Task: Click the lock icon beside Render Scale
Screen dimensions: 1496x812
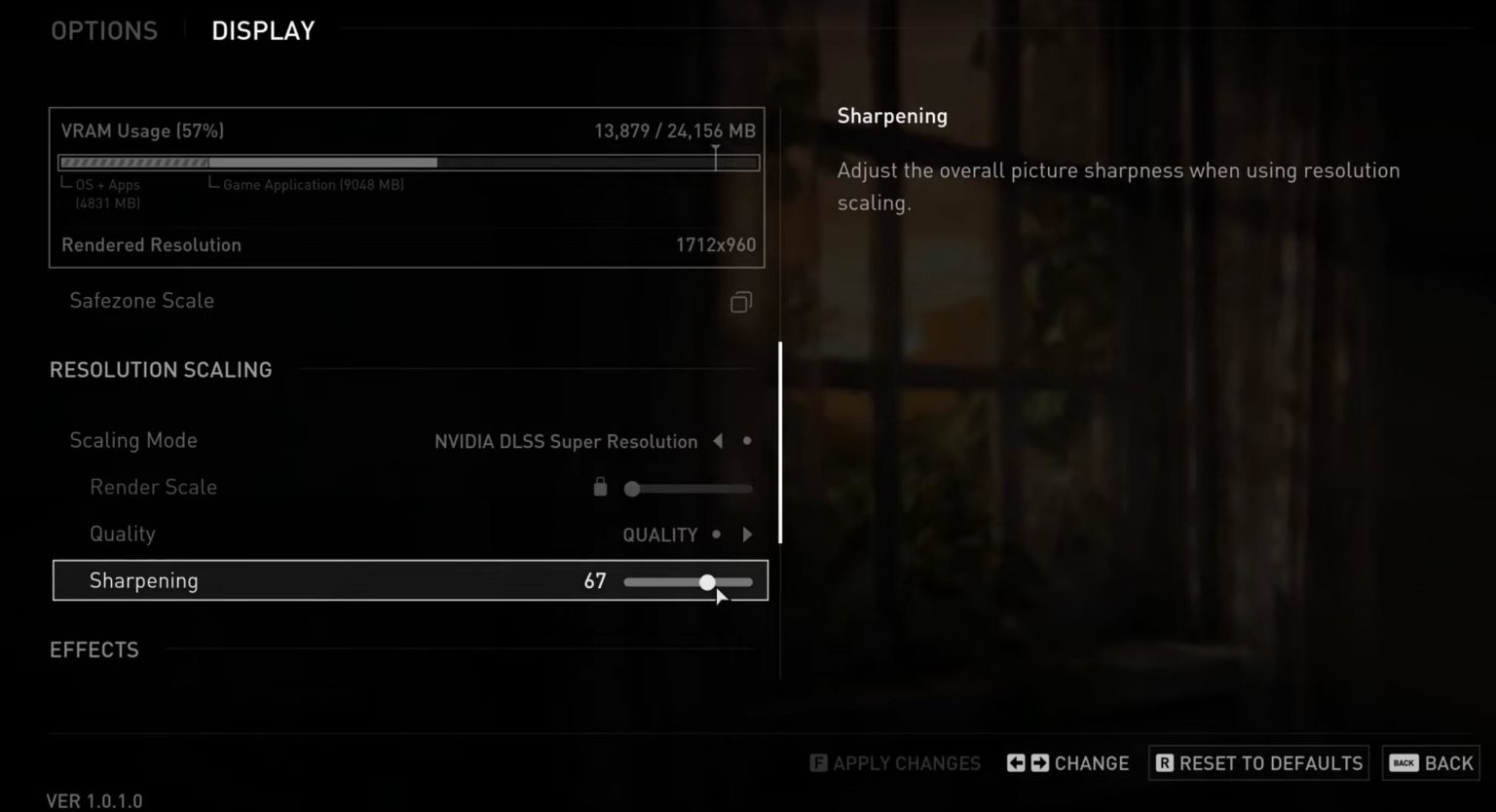Action: [600, 486]
